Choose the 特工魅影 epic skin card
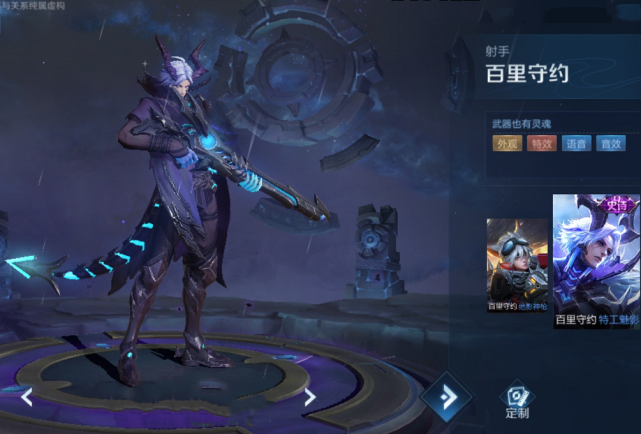This screenshot has width=641, height=434. coord(597,258)
